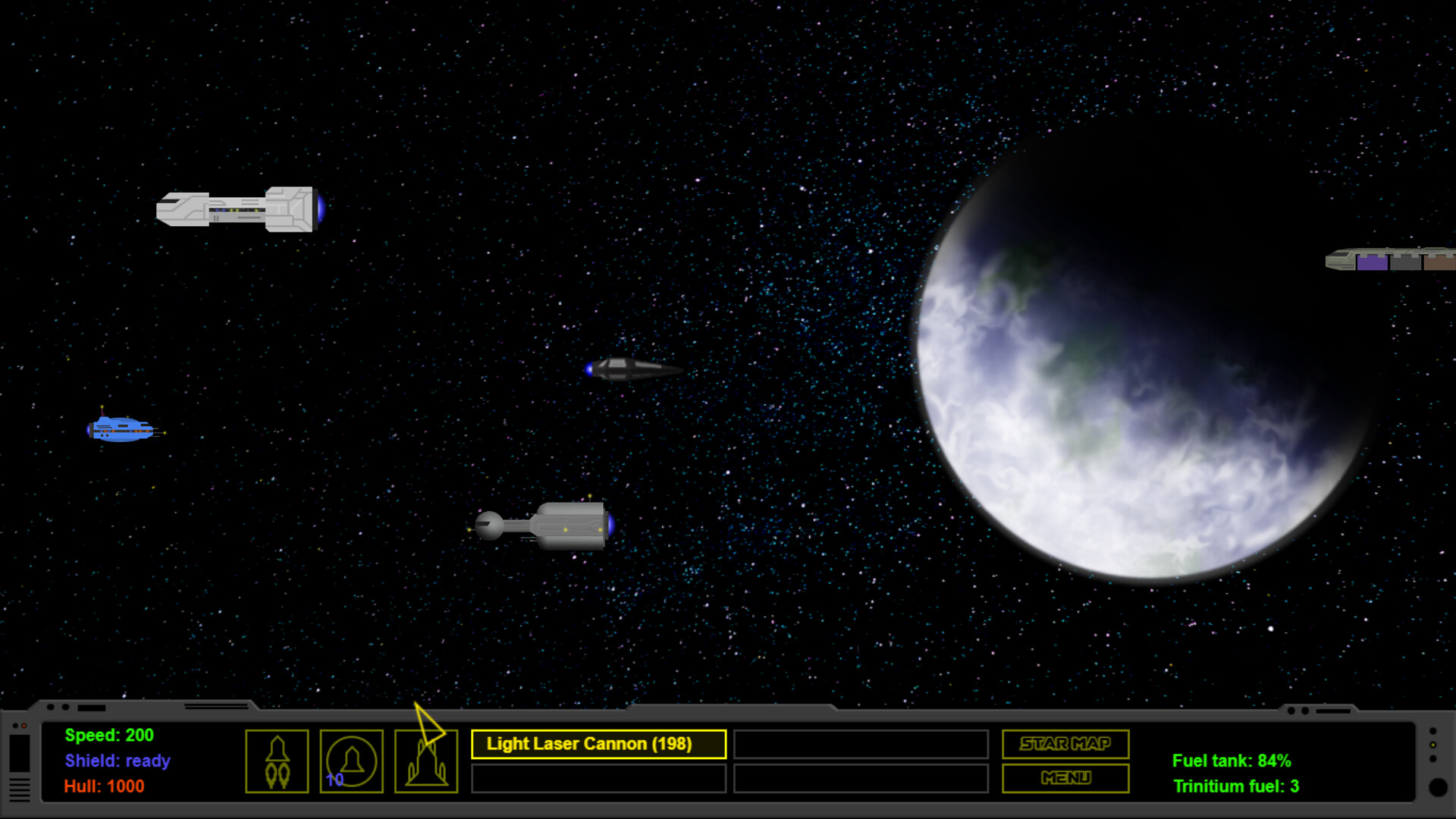Target the dart-shaped ship in the center
Viewport: 1456px width, 819px height.
[x=633, y=370]
